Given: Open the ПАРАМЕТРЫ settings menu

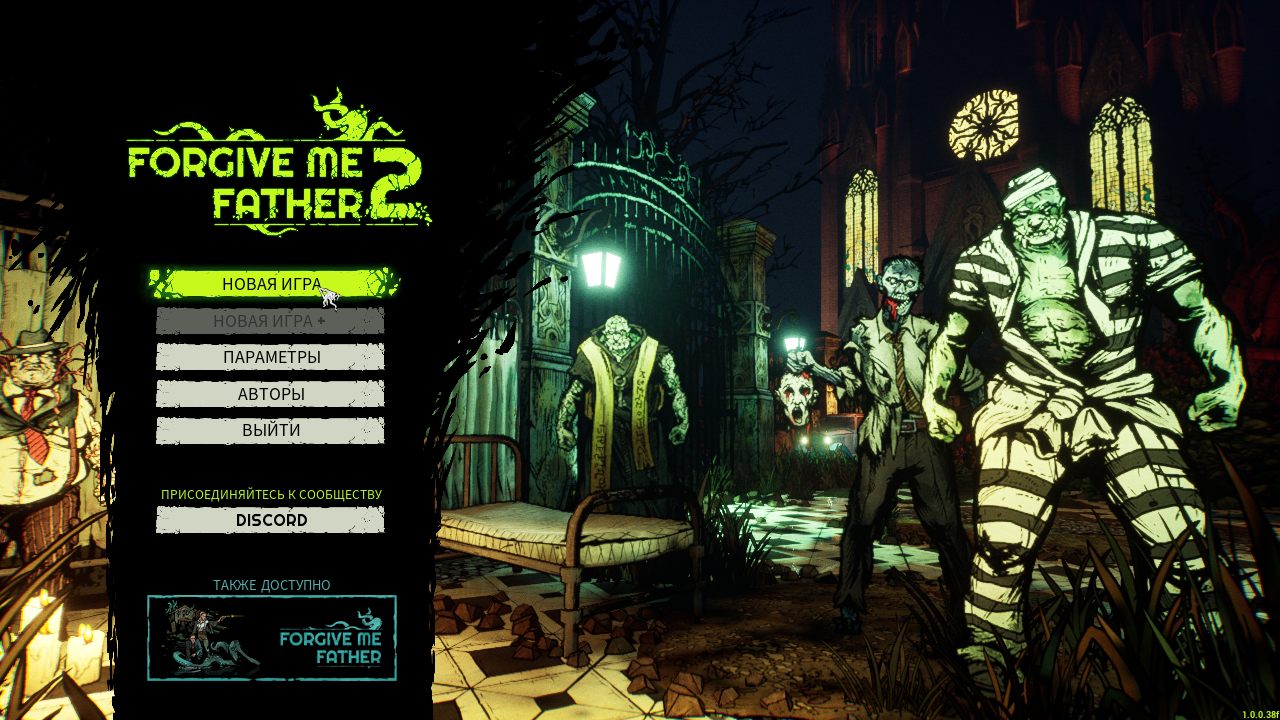Looking at the screenshot, I should pos(270,357).
